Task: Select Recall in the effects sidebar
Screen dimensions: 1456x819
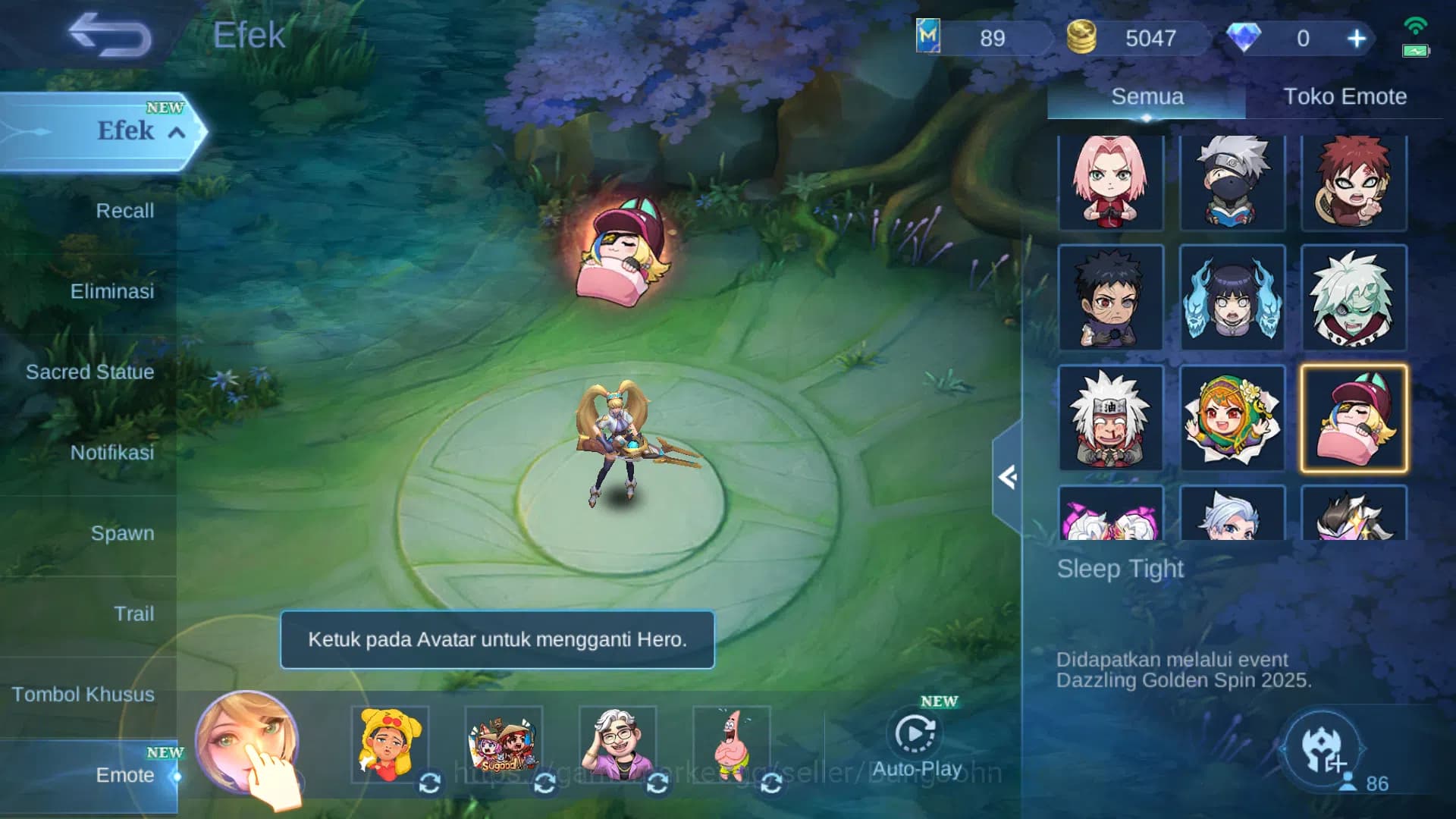Action: click(124, 212)
